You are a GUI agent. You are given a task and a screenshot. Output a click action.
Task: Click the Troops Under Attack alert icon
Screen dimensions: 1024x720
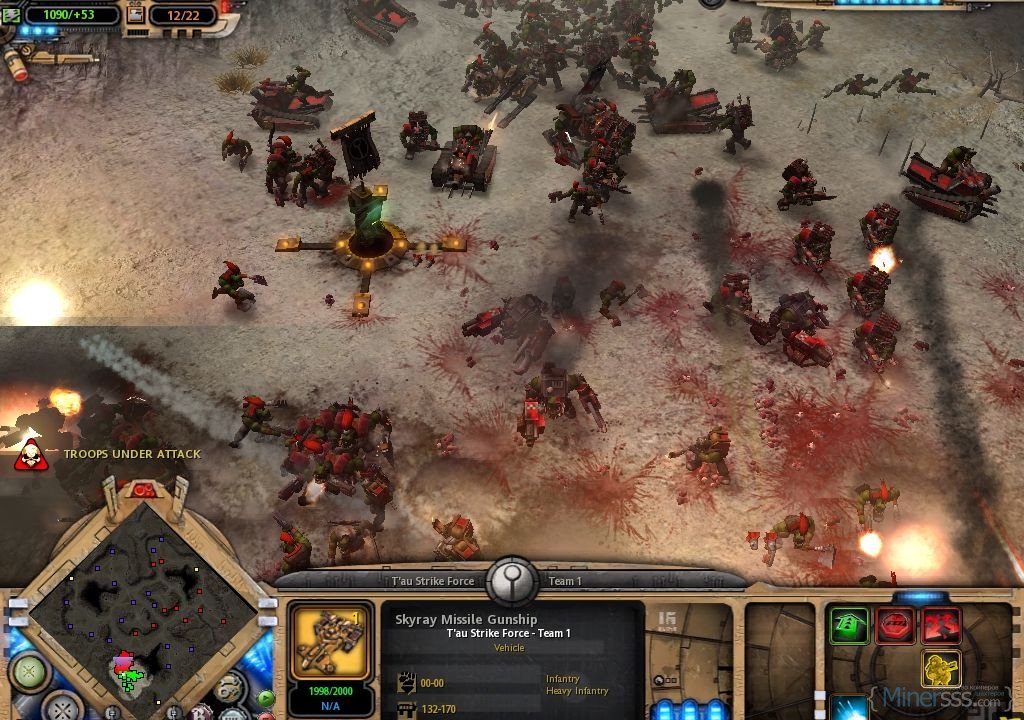tap(30, 455)
